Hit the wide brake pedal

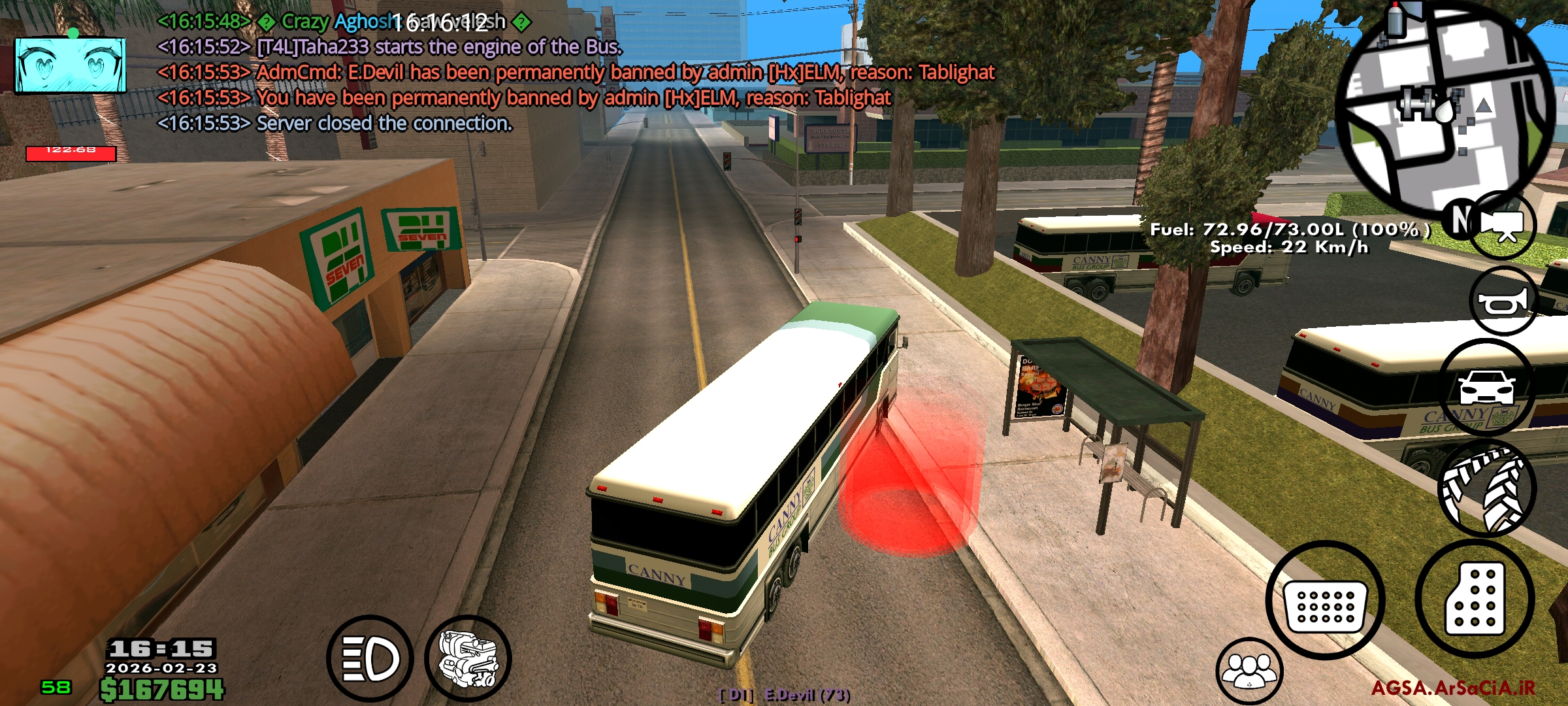pos(1325,600)
